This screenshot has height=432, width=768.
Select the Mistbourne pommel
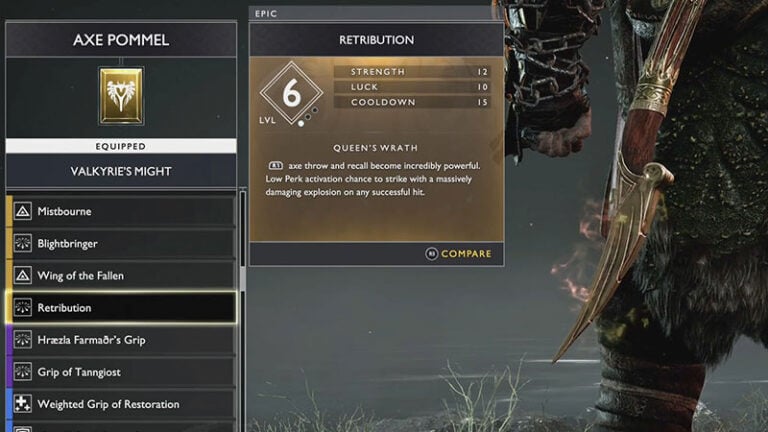[x=120, y=211]
